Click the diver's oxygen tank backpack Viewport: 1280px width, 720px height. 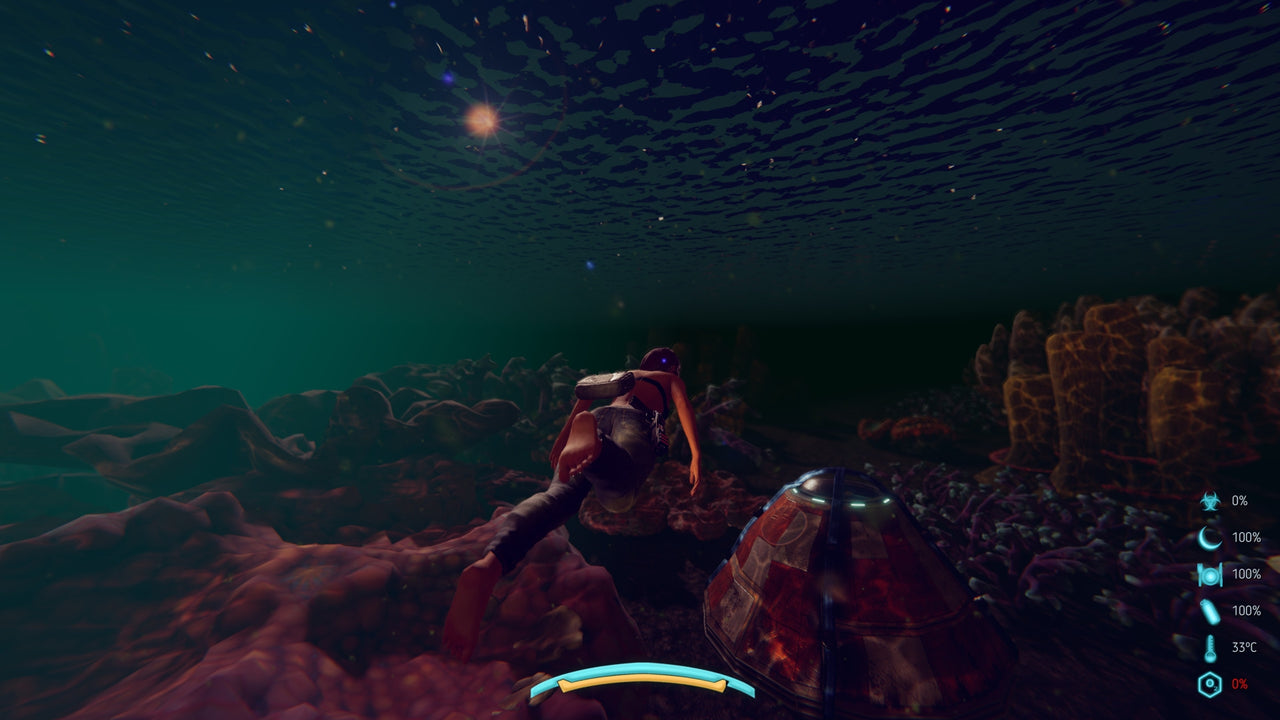pos(600,385)
